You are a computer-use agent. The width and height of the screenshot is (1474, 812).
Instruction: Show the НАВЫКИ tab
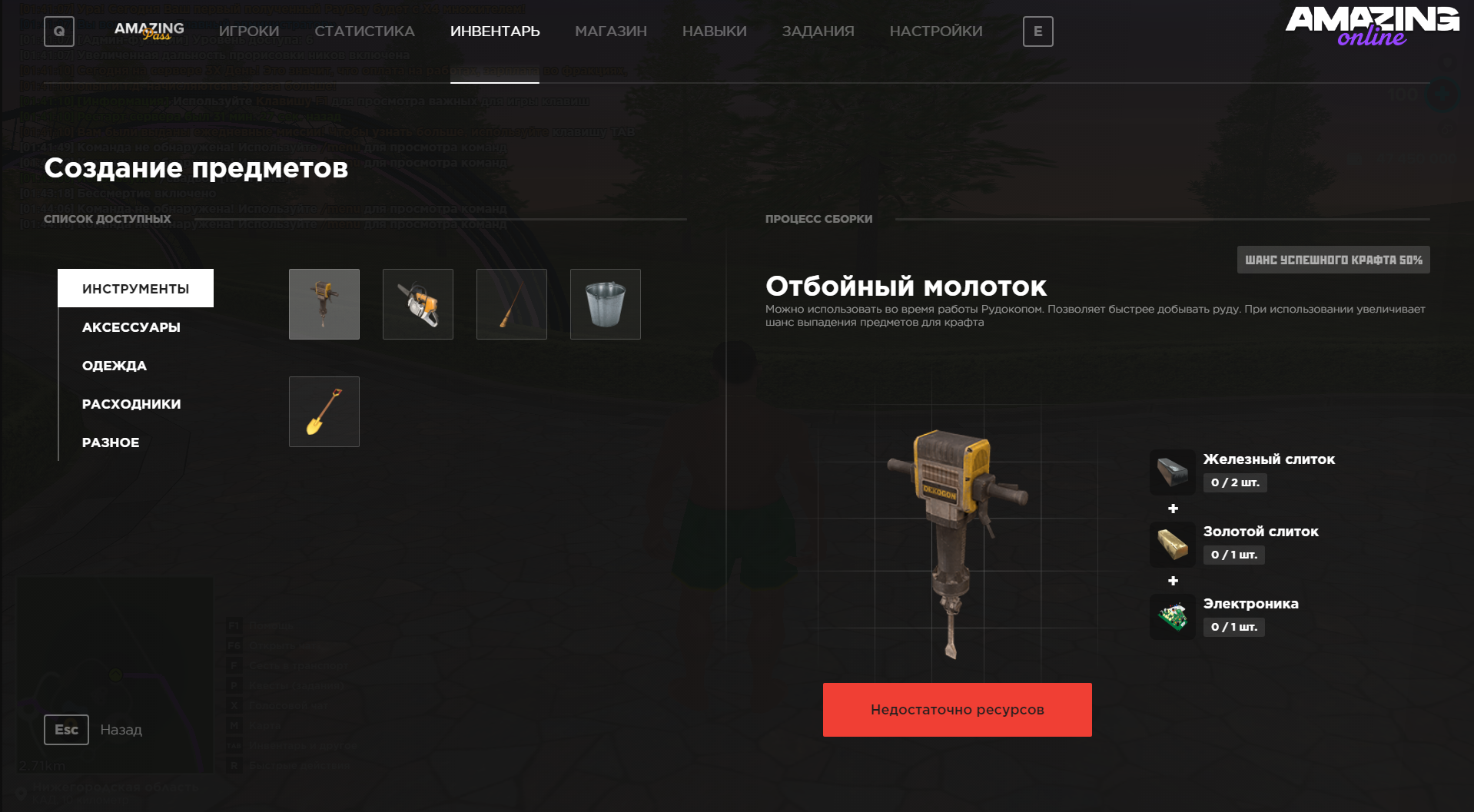(714, 31)
